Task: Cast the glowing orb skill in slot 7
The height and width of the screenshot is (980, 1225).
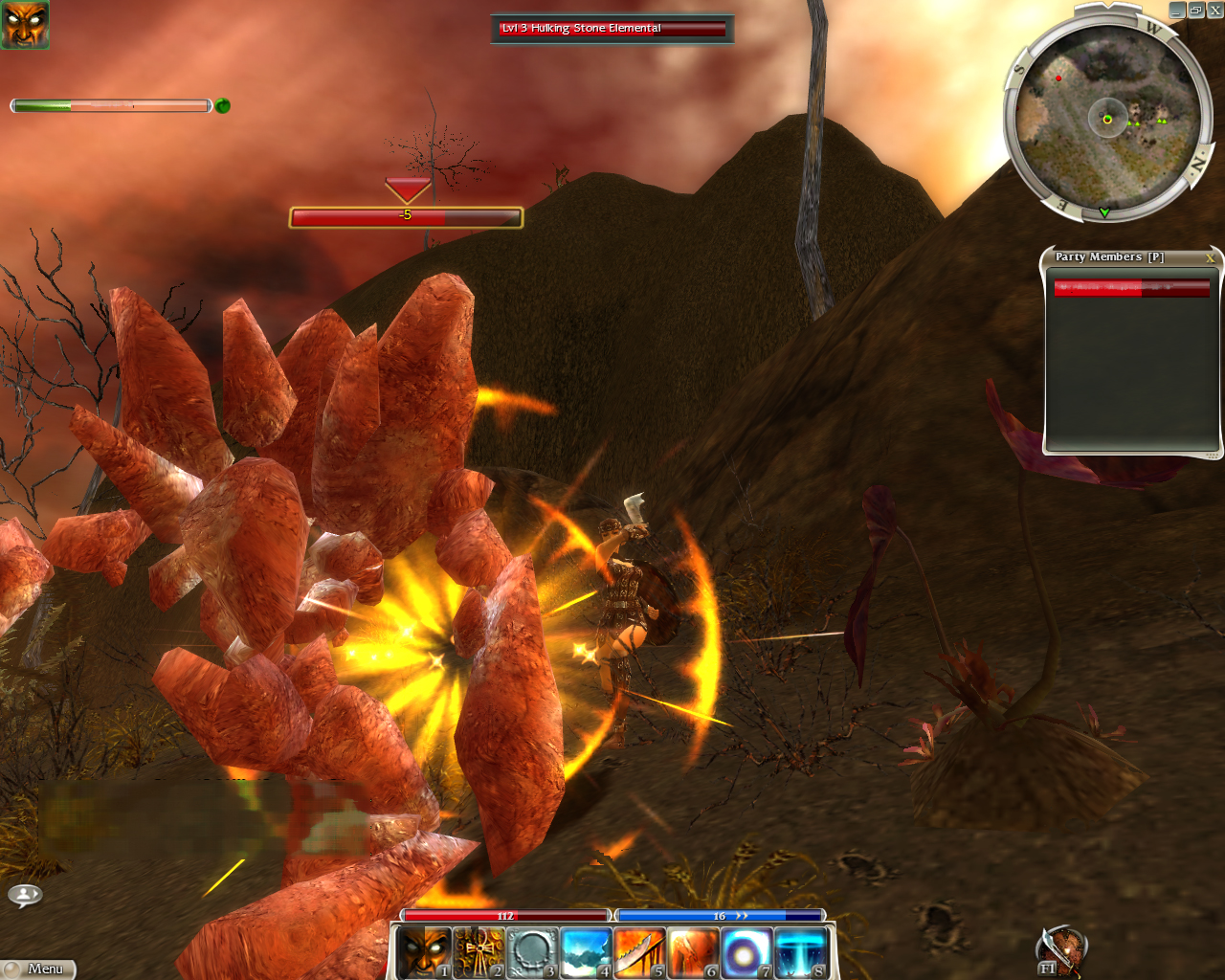Action: [x=746, y=952]
